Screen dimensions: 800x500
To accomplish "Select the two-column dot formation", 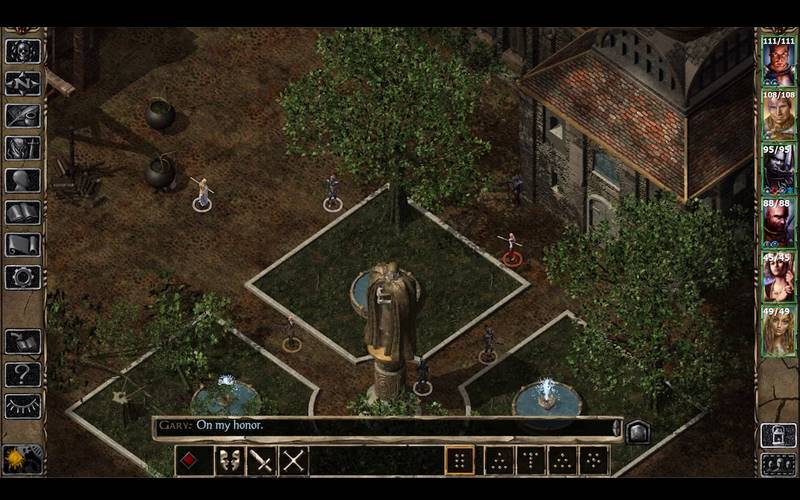I will click(x=460, y=461).
